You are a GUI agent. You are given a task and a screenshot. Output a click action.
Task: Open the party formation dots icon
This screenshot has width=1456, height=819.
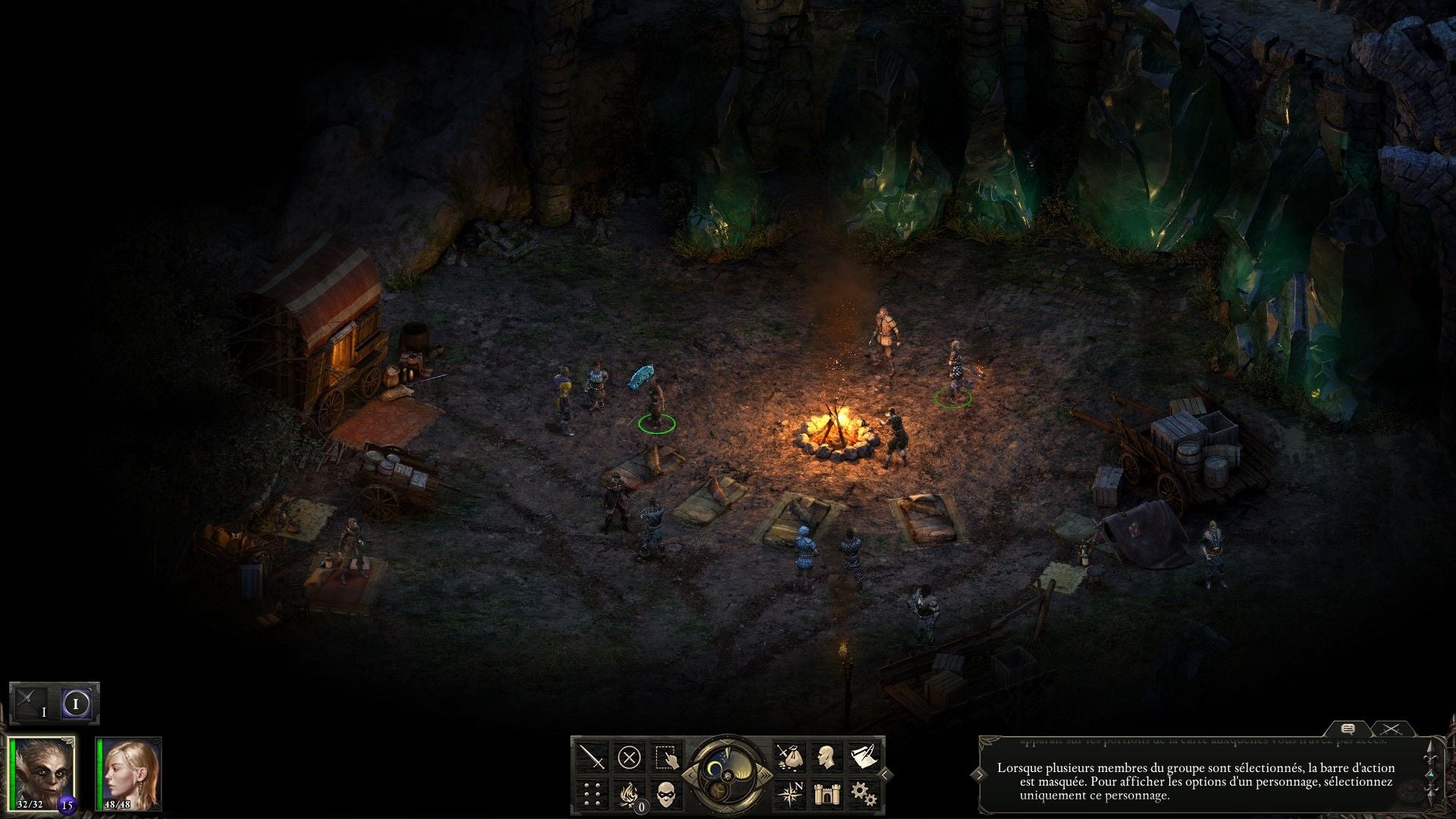pos(592,793)
